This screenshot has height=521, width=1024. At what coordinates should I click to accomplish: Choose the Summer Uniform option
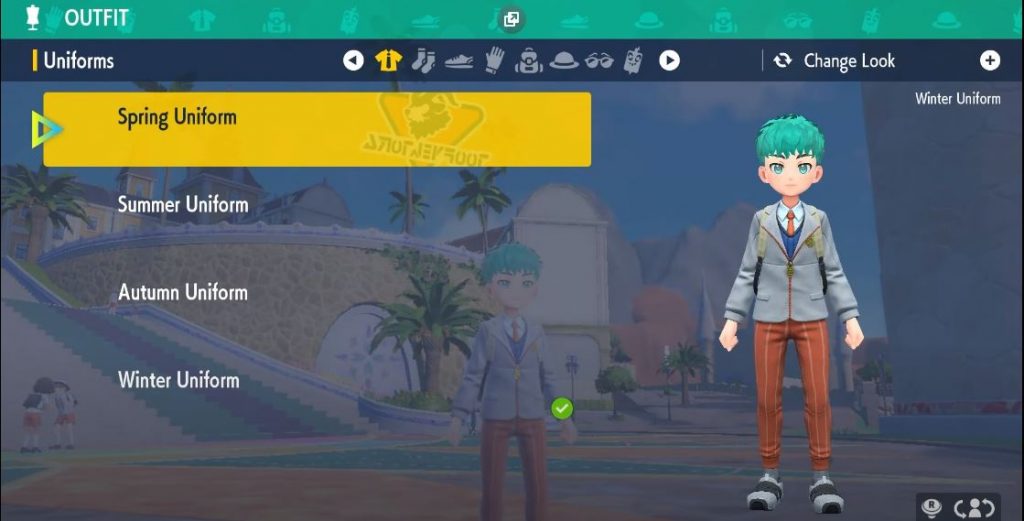click(x=183, y=205)
